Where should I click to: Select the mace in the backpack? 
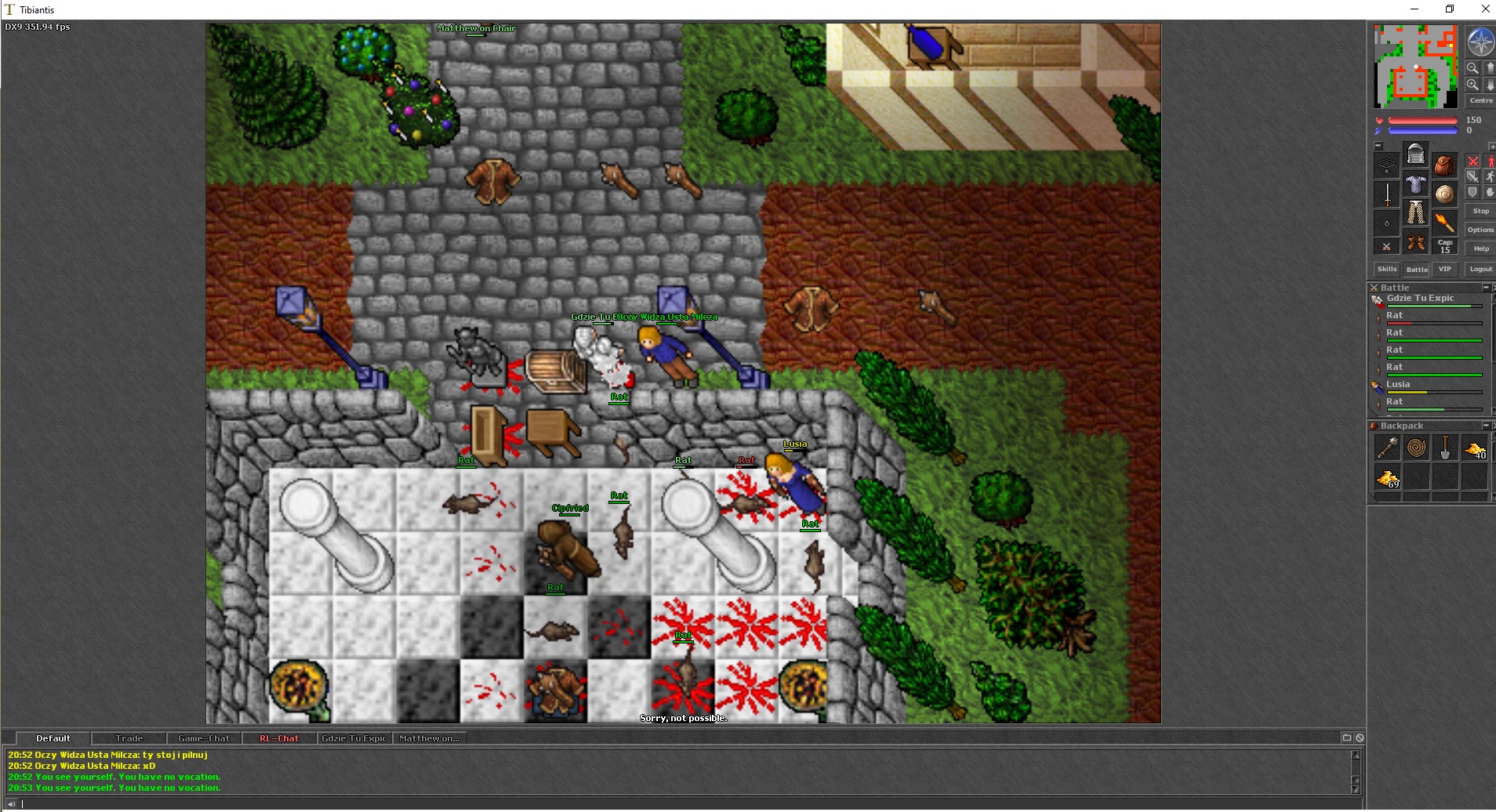[x=1387, y=448]
